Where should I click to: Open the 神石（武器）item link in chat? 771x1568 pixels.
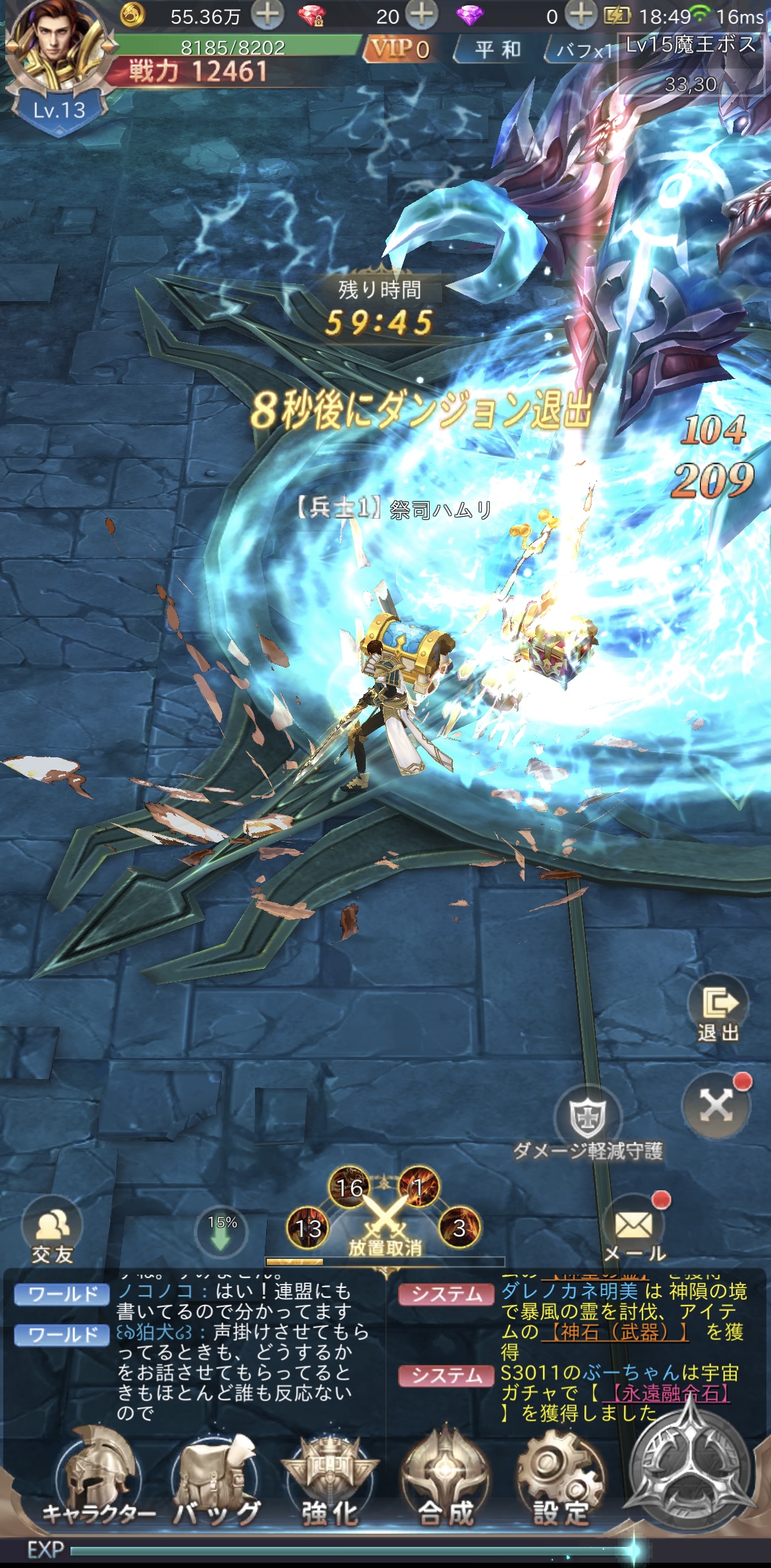click(615, 1331)
